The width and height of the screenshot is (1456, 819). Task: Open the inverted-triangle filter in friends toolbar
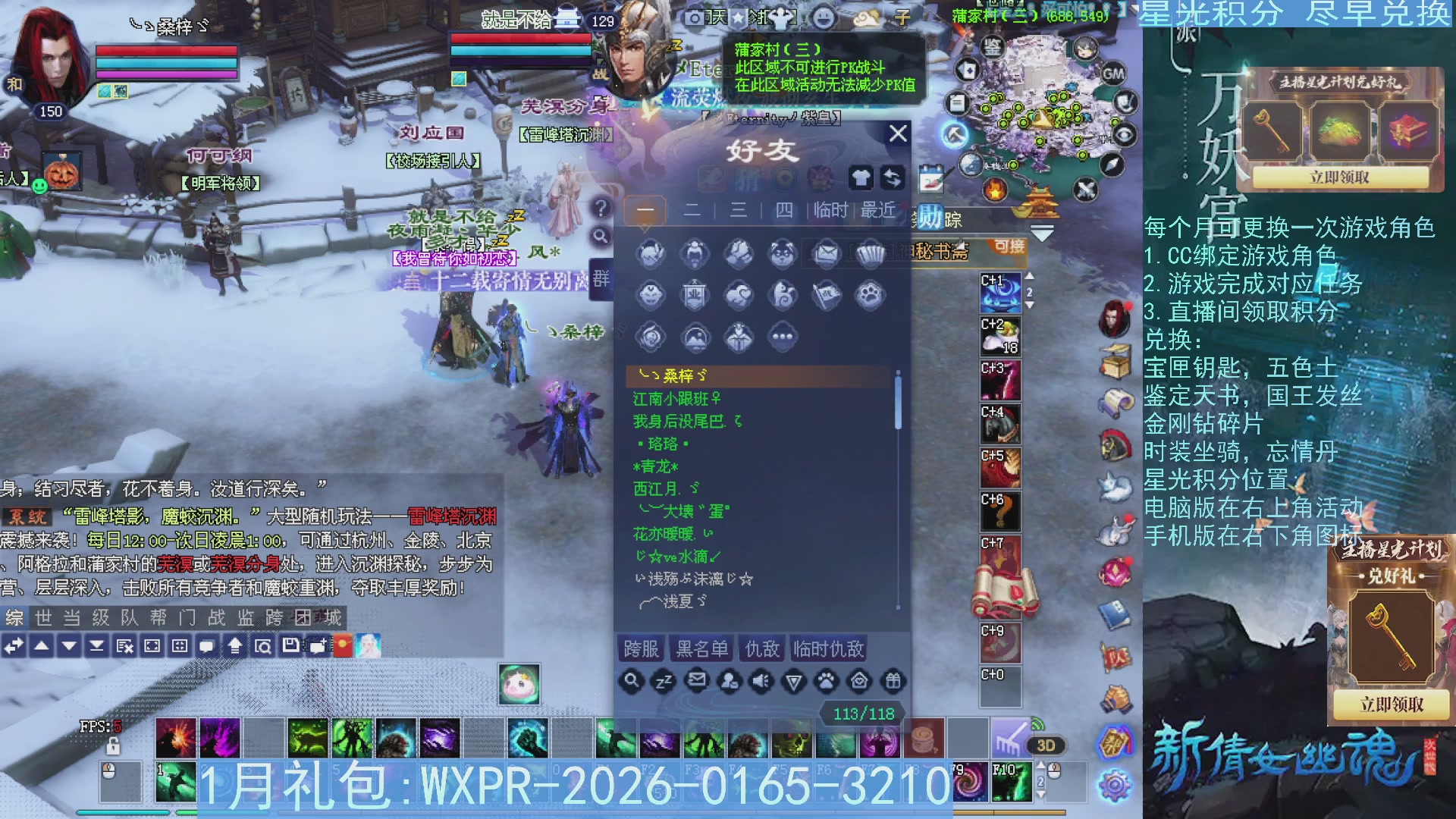pos(795,681)
